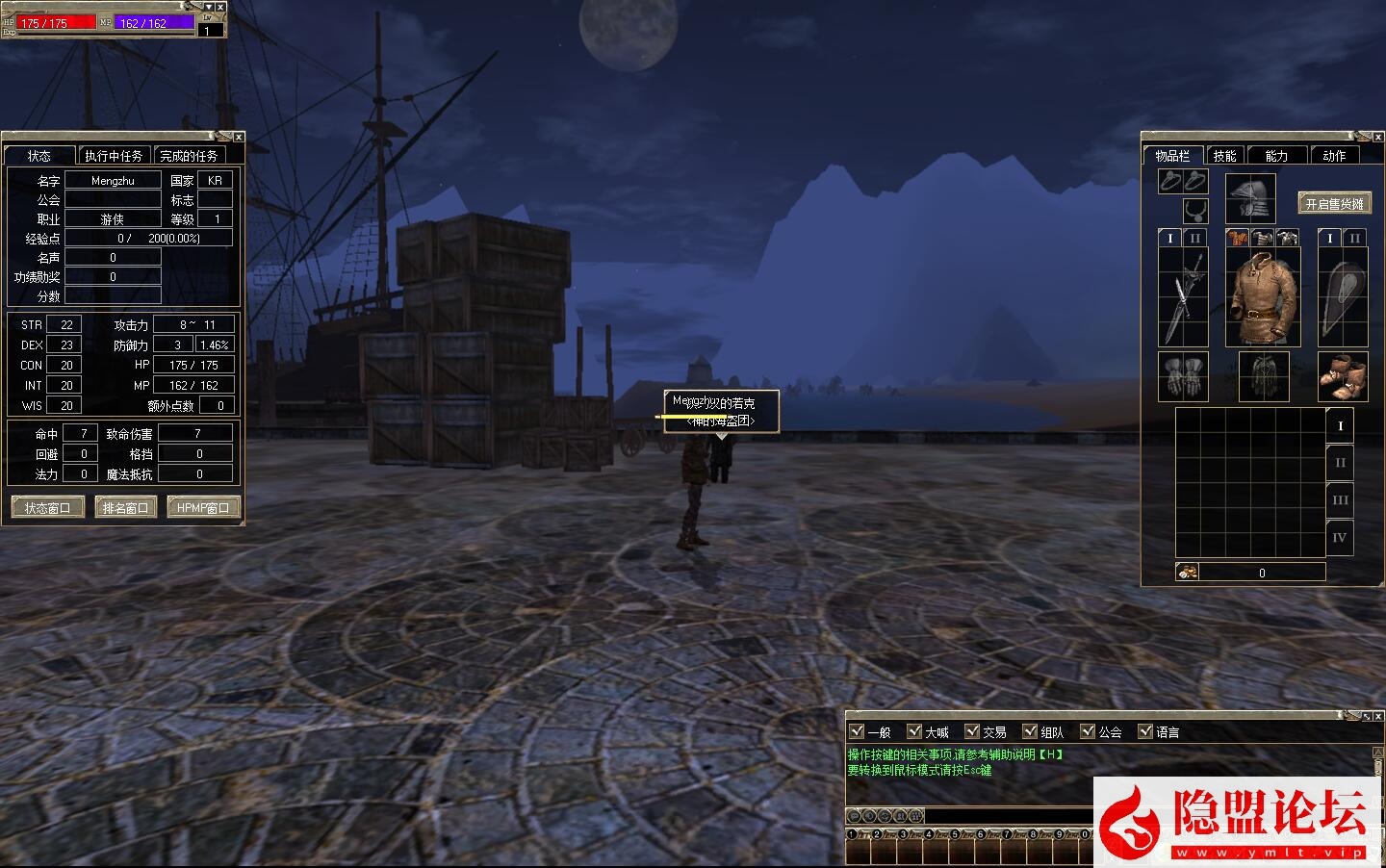The width and height of the screenshot is (1386, 868).
Task: Click the 排名窗口 ranking button
Action: tap(125, 508)
